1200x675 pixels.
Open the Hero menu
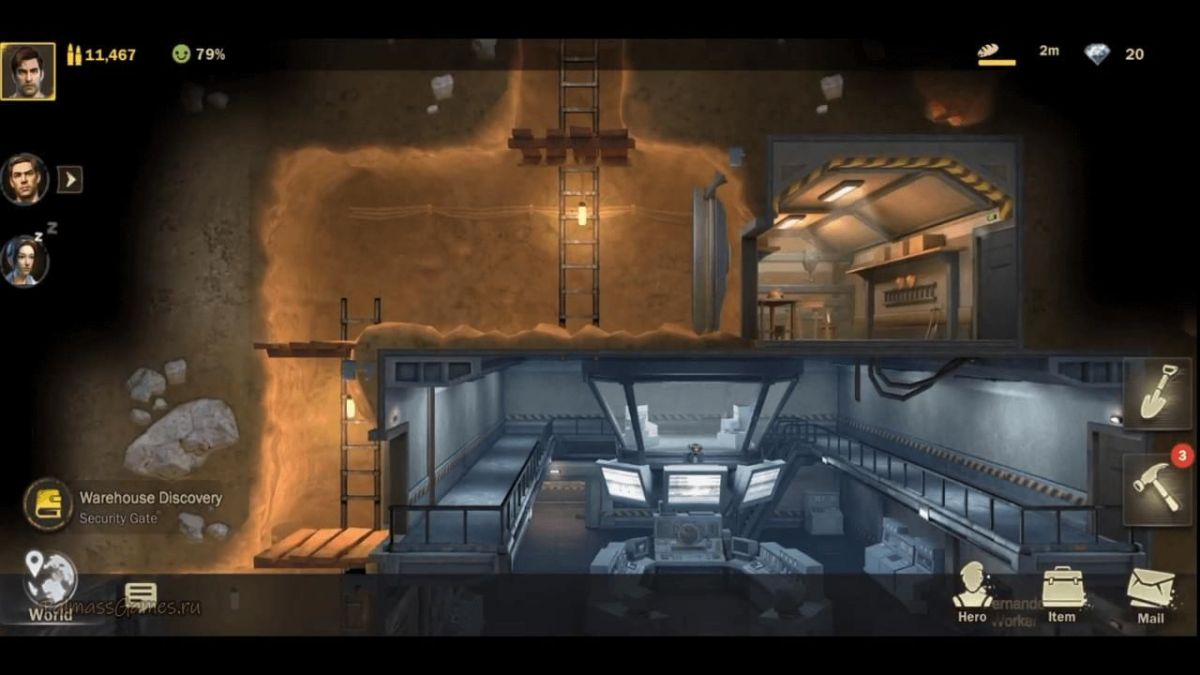972,592
